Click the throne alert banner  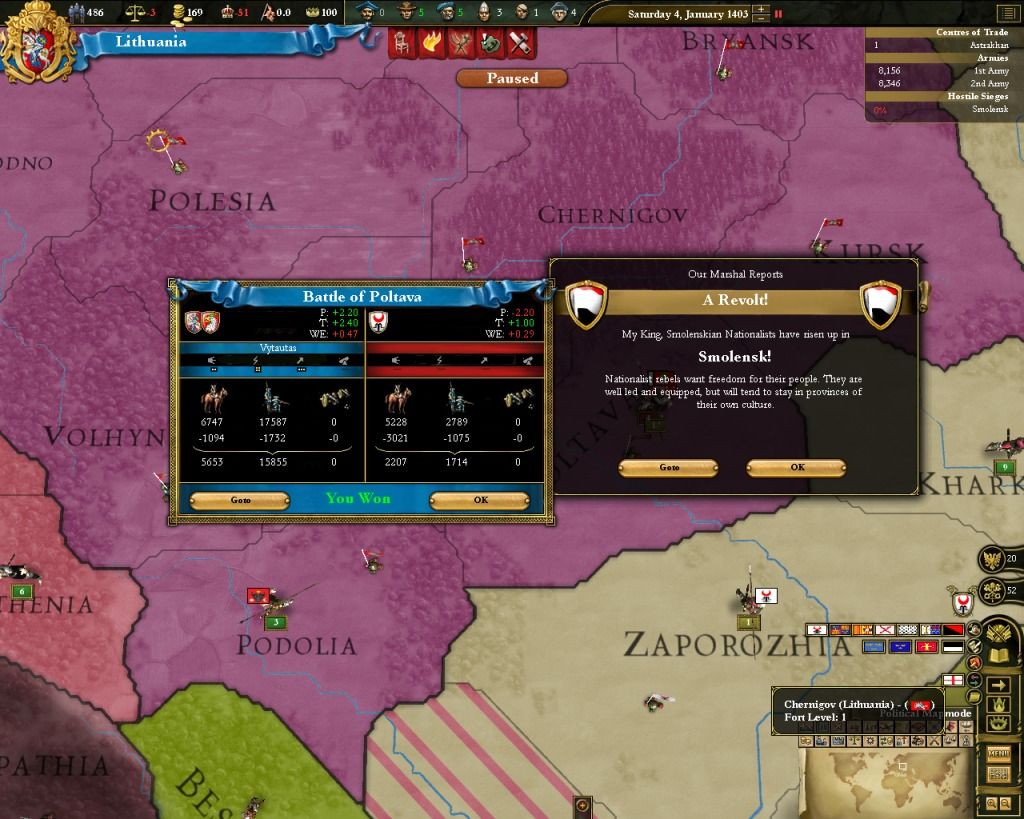coord(403,43)
